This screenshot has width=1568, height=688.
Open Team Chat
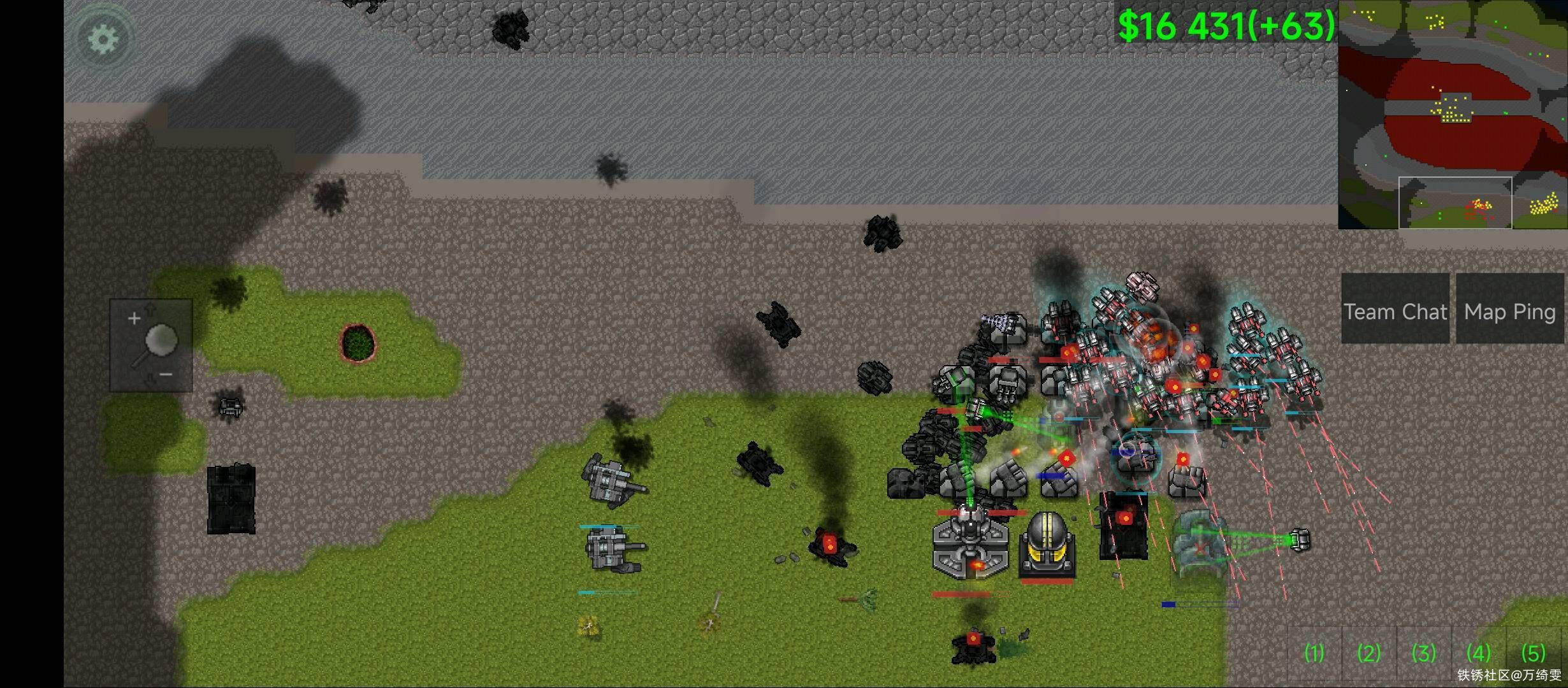(x=1395, y=312)
